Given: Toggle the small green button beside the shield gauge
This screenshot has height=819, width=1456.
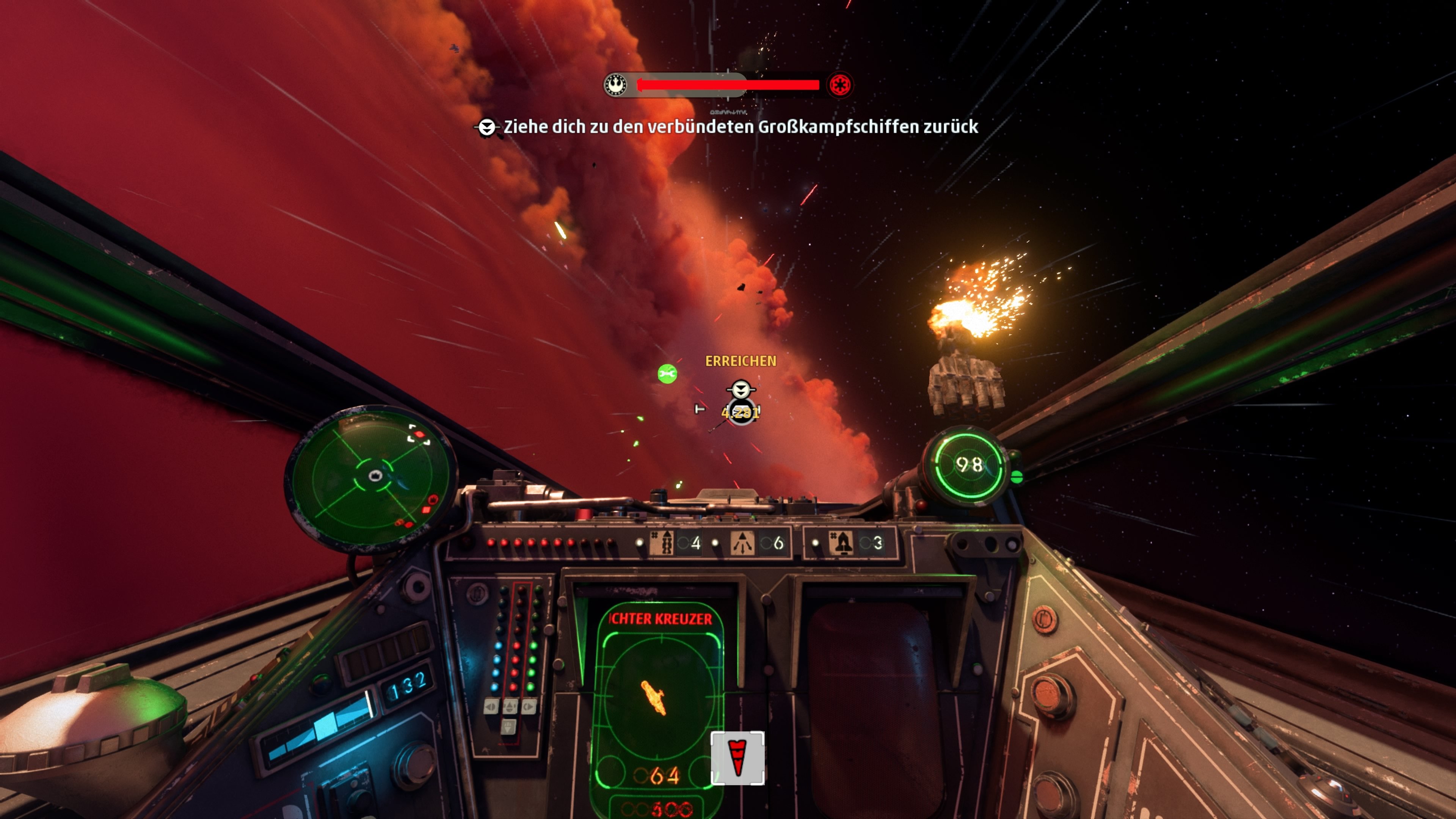Looking at the screenshot, I should click(1017, 478).
